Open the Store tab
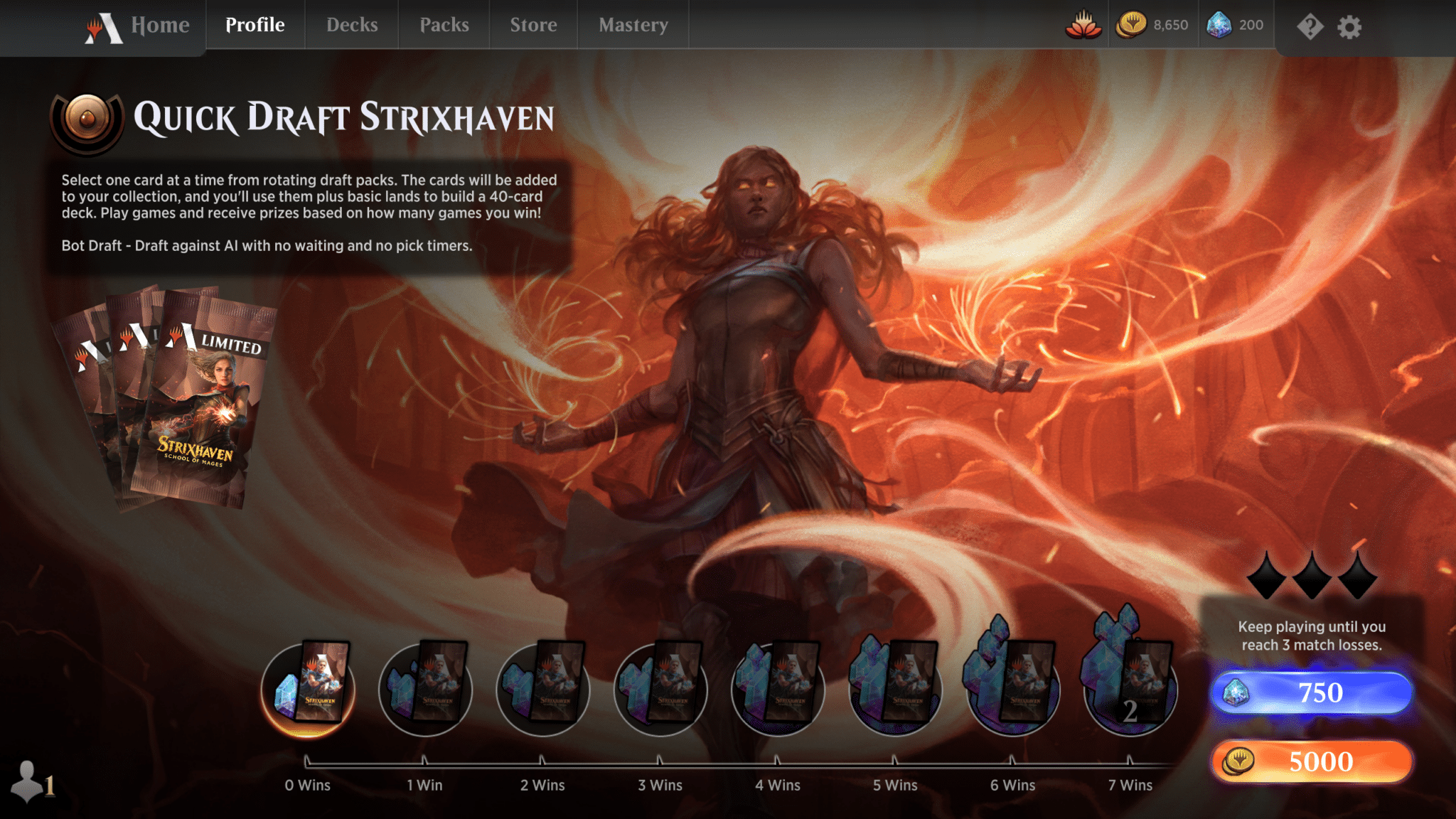 [x=533, y=25]
